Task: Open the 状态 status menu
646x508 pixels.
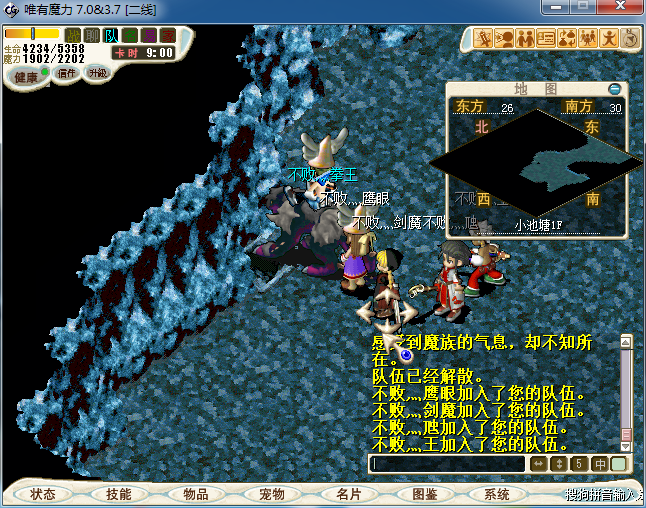Action: pos(42,494)
